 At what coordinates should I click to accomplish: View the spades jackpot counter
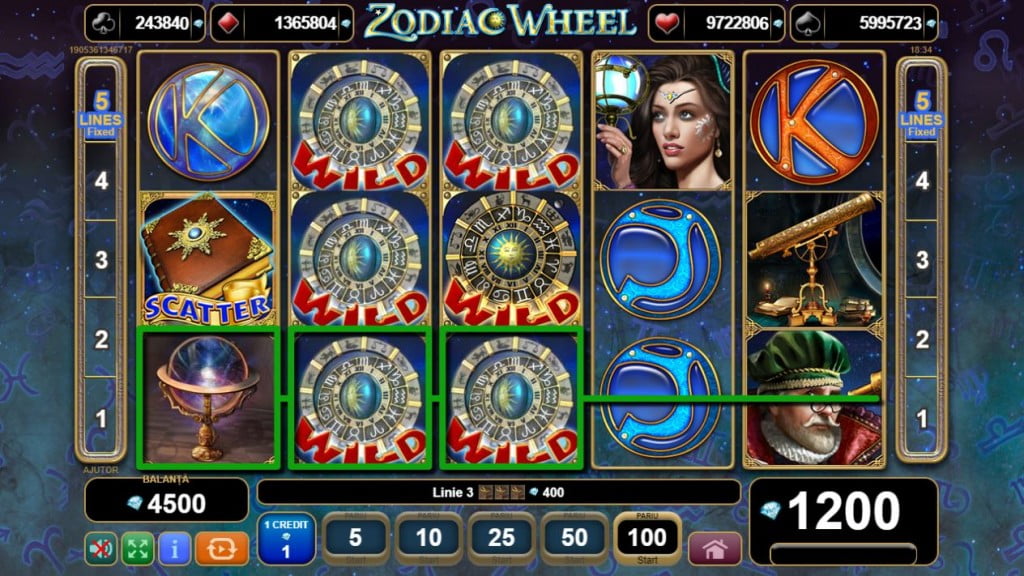tap(865, 23)
